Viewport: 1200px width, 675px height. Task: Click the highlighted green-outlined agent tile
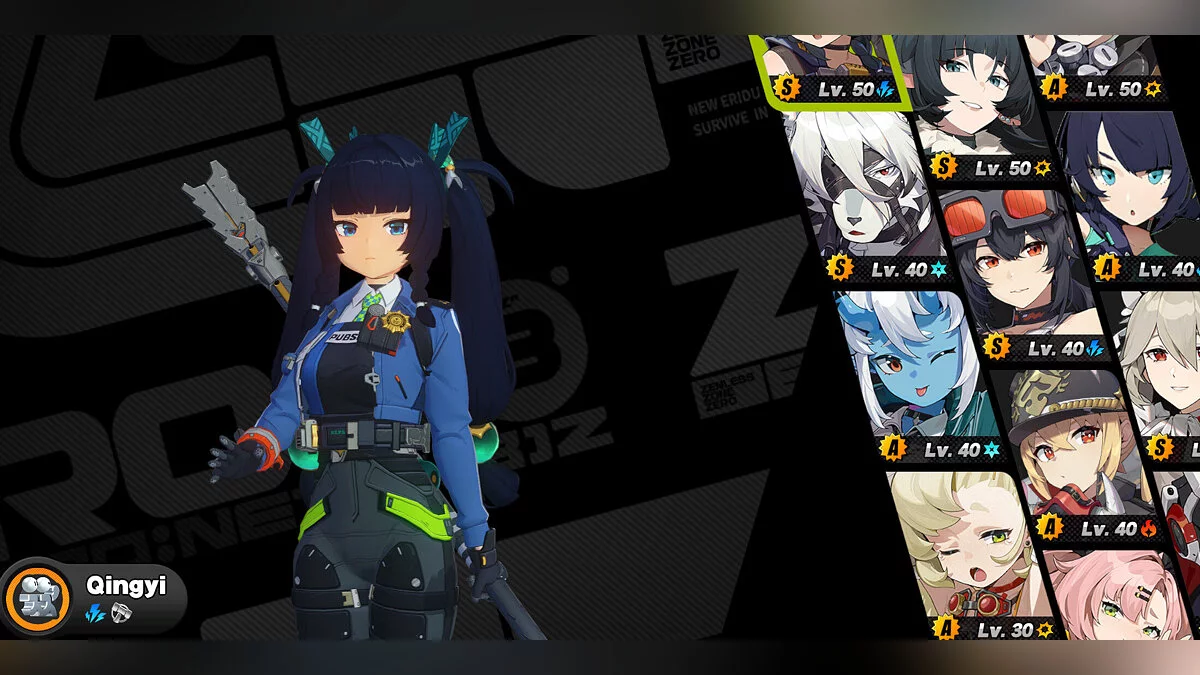830,70
